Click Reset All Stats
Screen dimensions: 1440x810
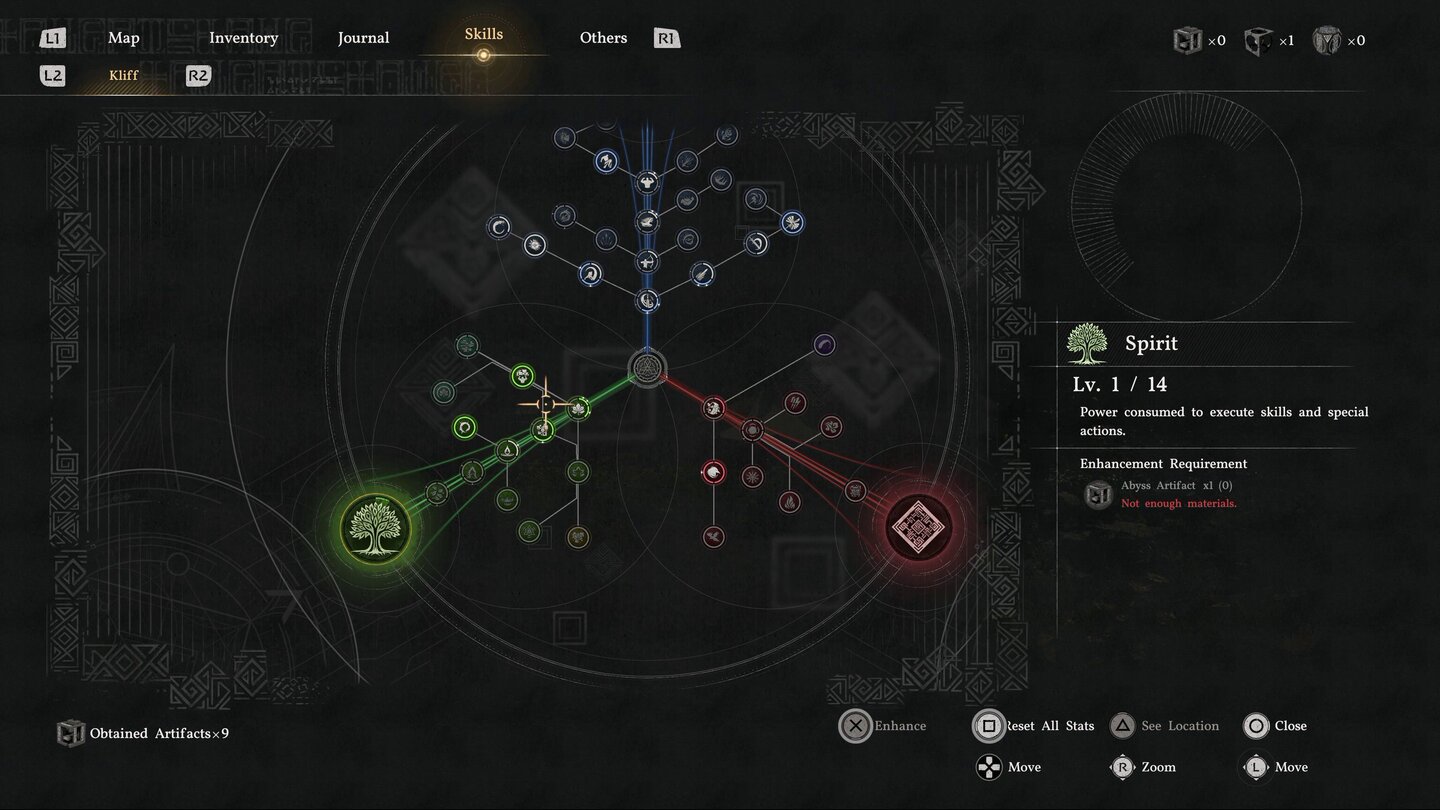[1035, 726]
